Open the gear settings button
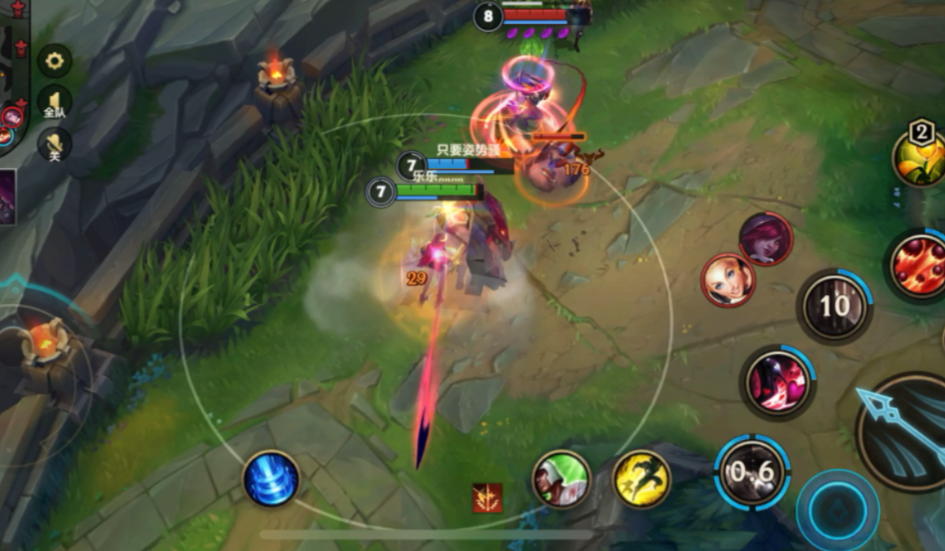The image size is (945, 551). tap(54, 61)
